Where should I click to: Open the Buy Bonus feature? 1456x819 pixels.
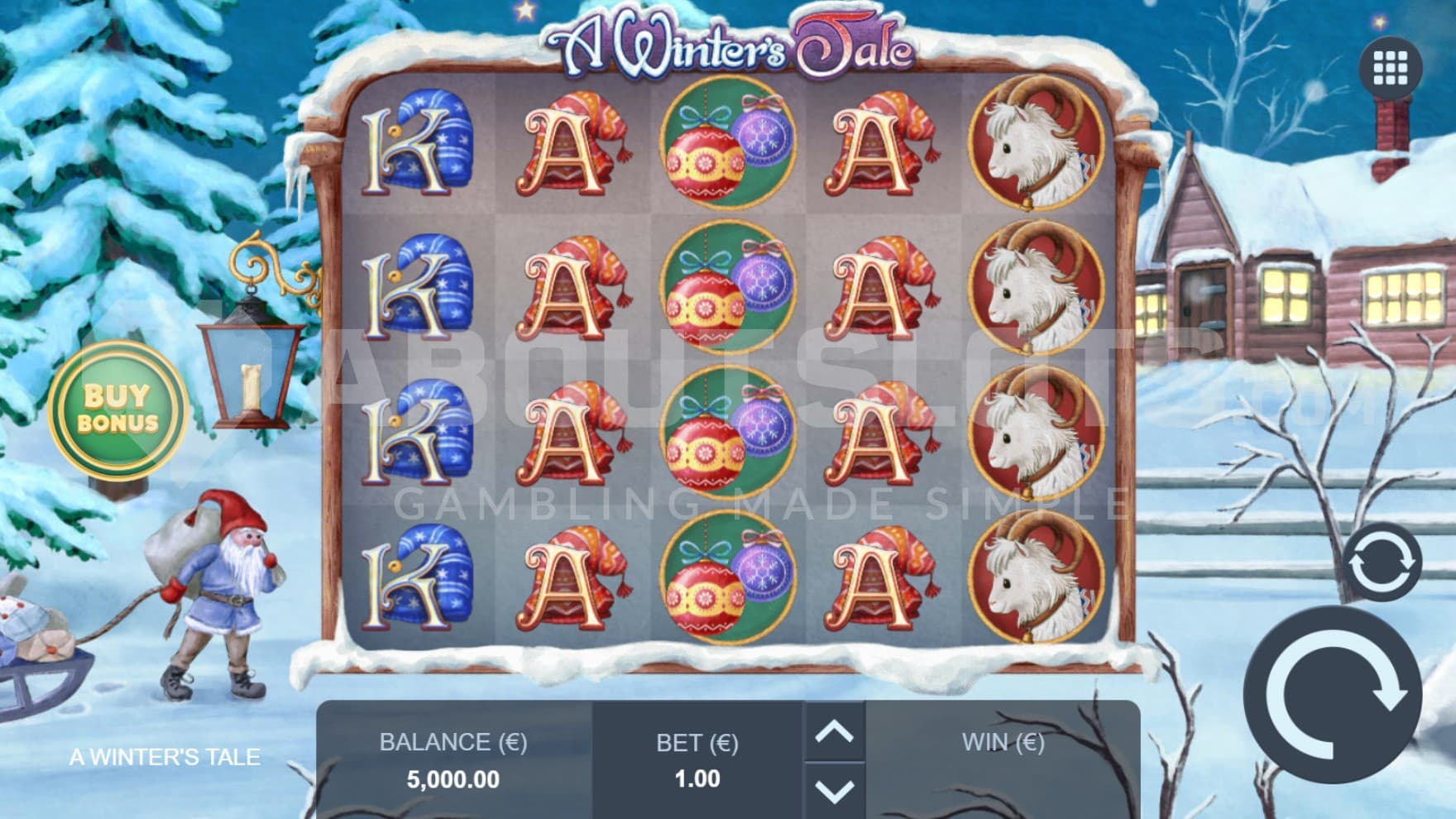click(117, 409)
